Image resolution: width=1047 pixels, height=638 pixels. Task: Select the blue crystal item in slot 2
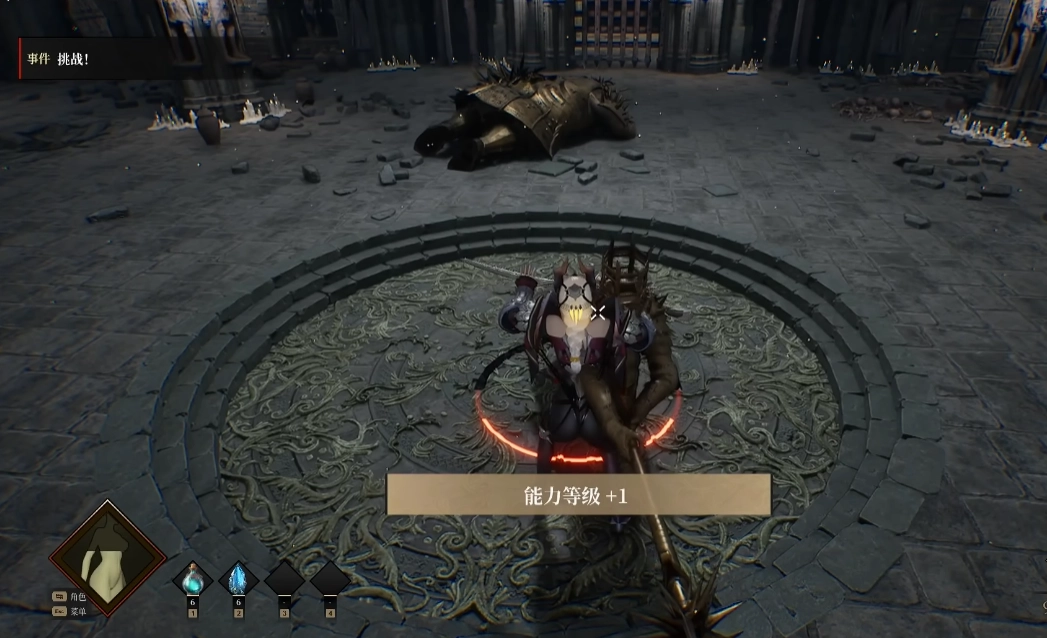pos(238,579)
